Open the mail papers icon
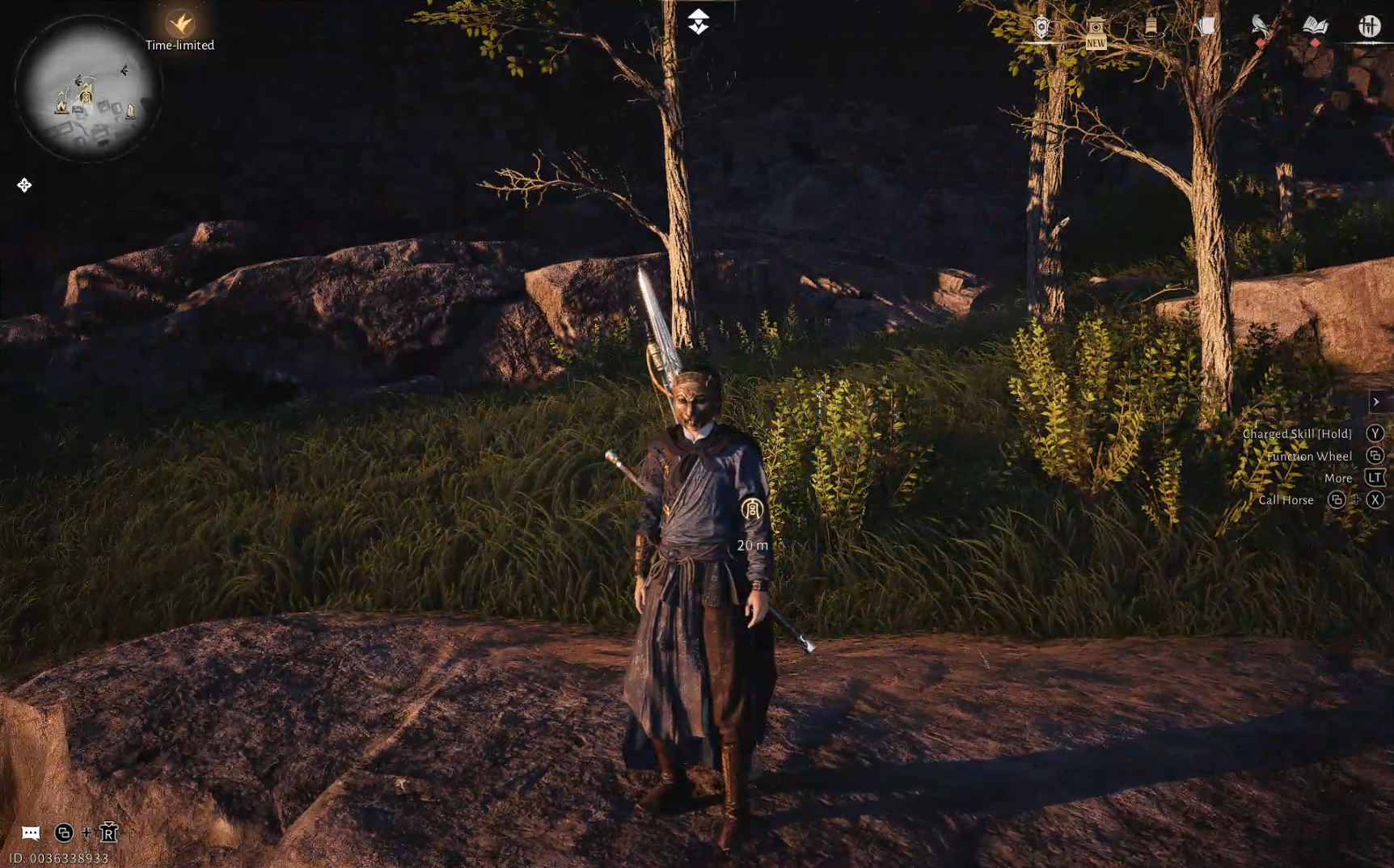The height and width of the screenshot is (868, 1394). (x=1205, y=24)
